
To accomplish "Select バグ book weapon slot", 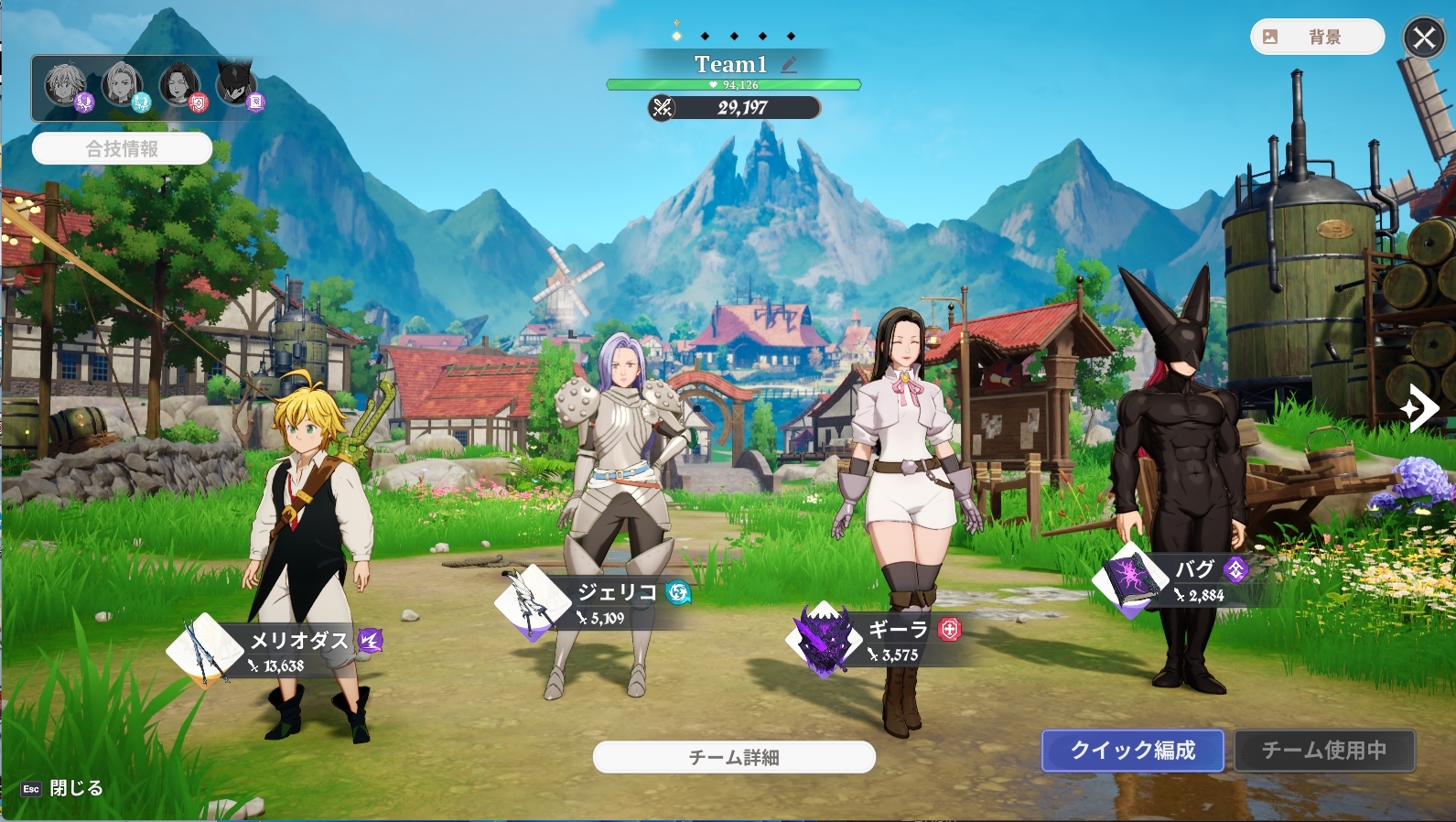I will coord(1131,579).
